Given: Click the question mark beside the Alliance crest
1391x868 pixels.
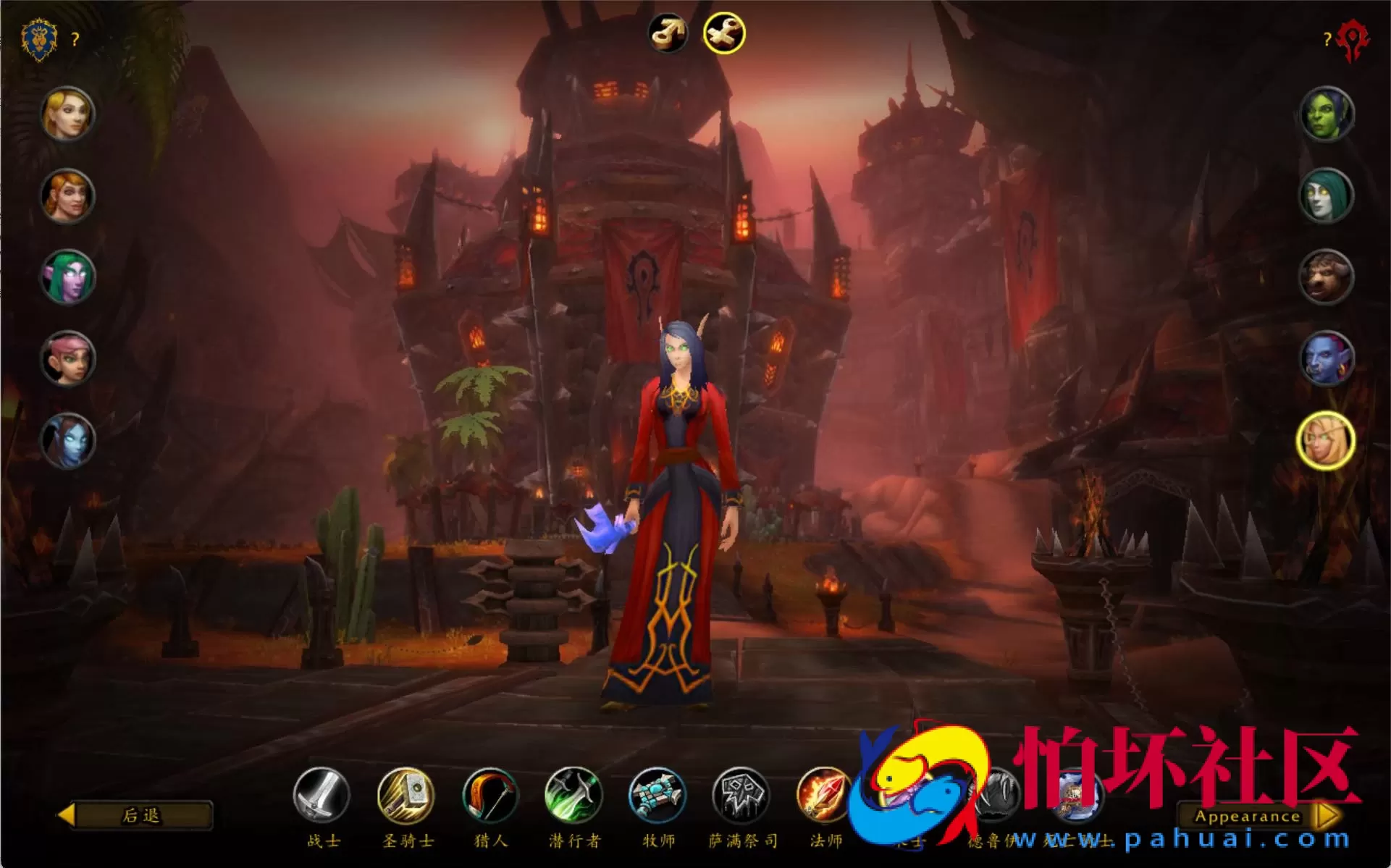Looking at the screenshot, I should (x=75, y=40).
